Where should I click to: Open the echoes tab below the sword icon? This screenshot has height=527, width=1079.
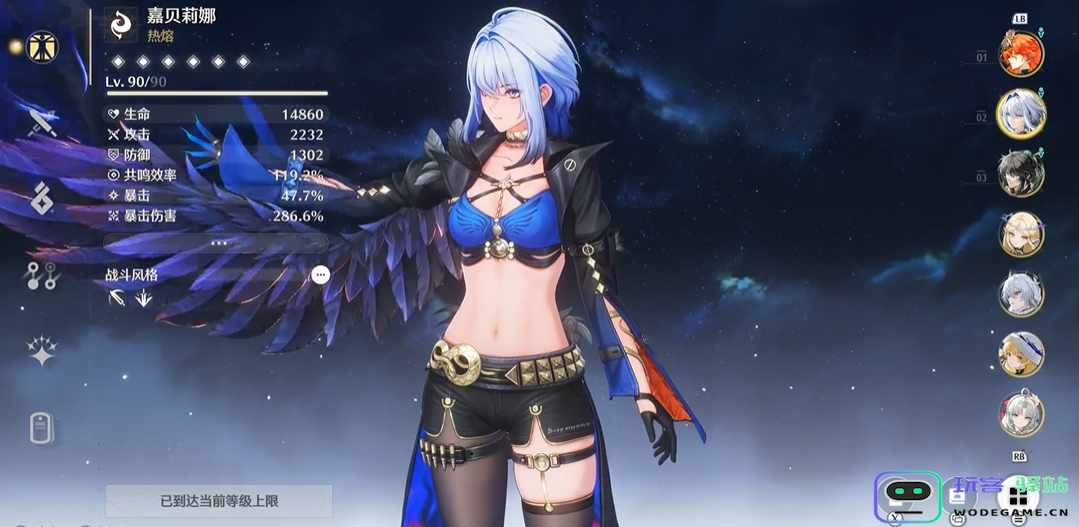point(41,199)
